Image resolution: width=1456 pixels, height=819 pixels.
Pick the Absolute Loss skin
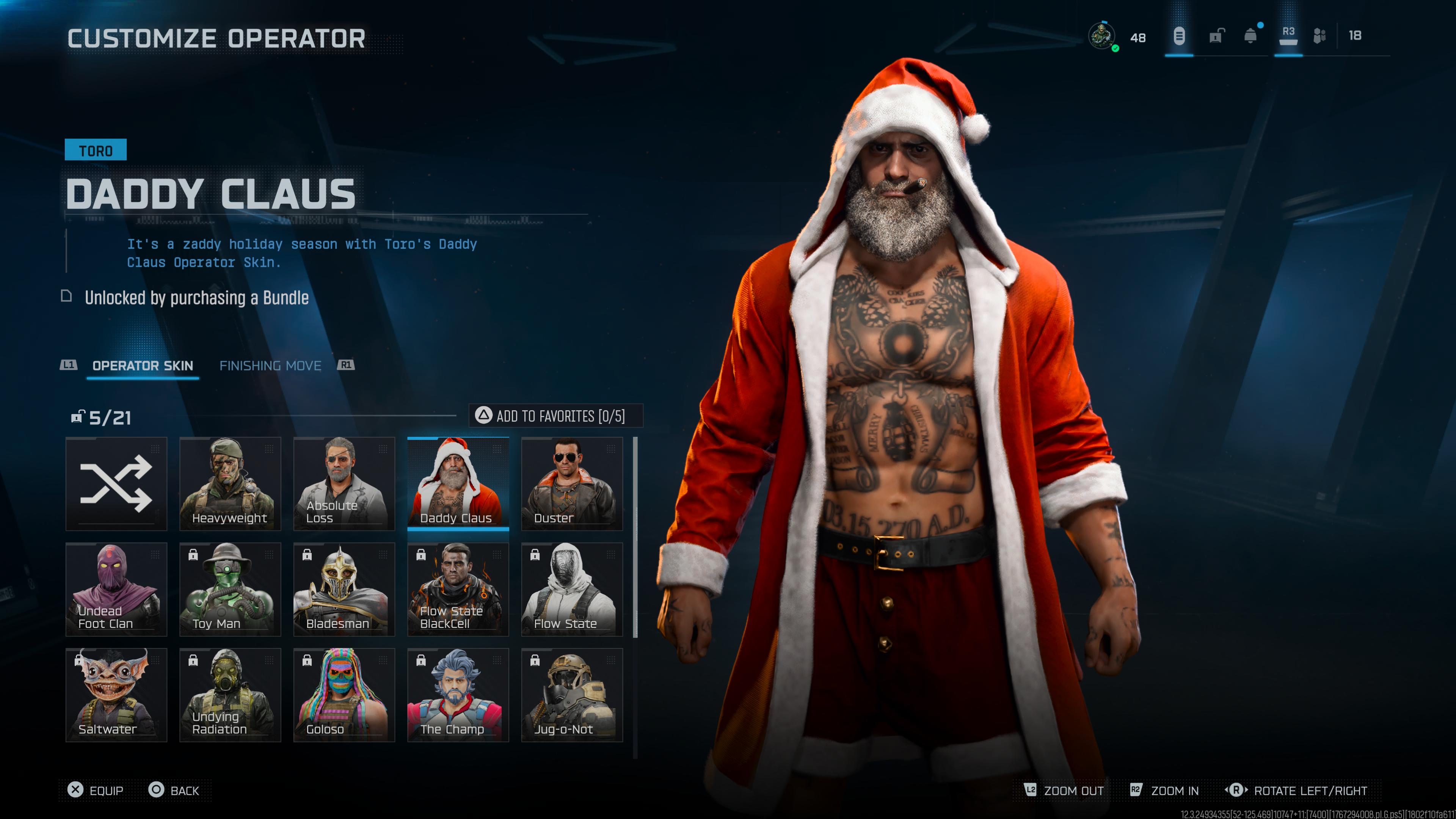point(344,484)
